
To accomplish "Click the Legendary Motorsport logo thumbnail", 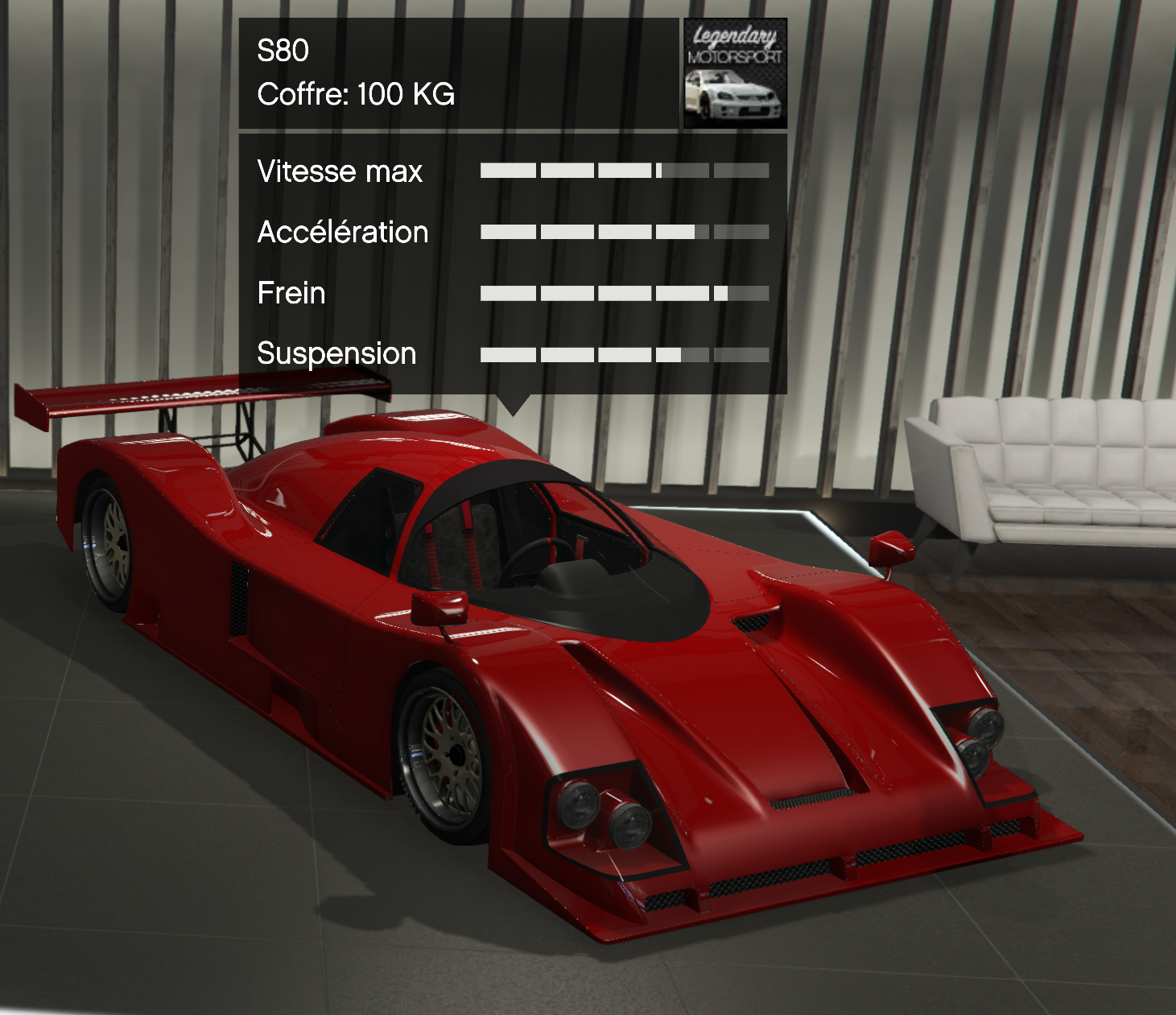I will click(734, 73).
